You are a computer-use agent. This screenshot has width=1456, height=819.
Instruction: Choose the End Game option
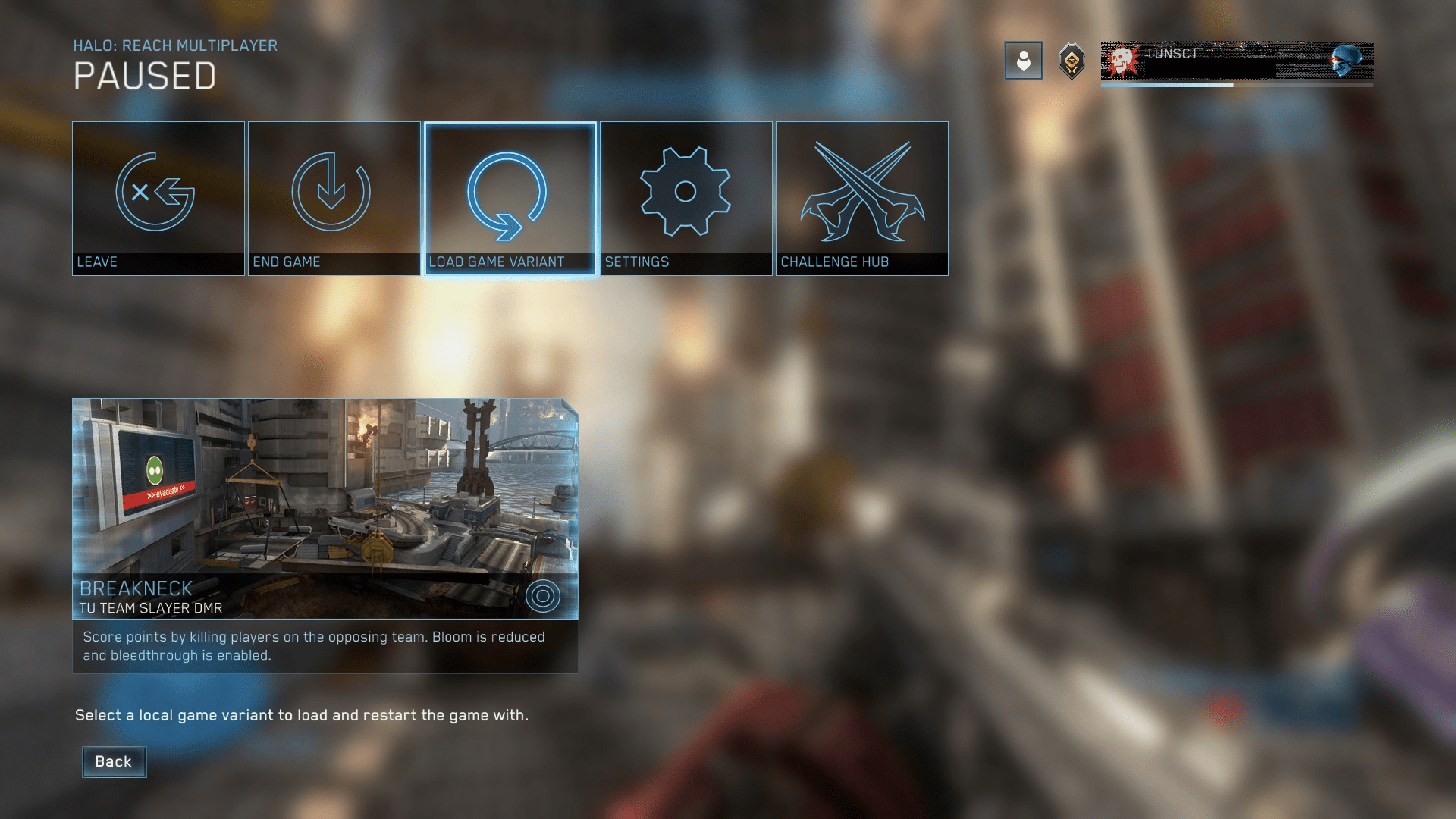[x=334, y=198]
